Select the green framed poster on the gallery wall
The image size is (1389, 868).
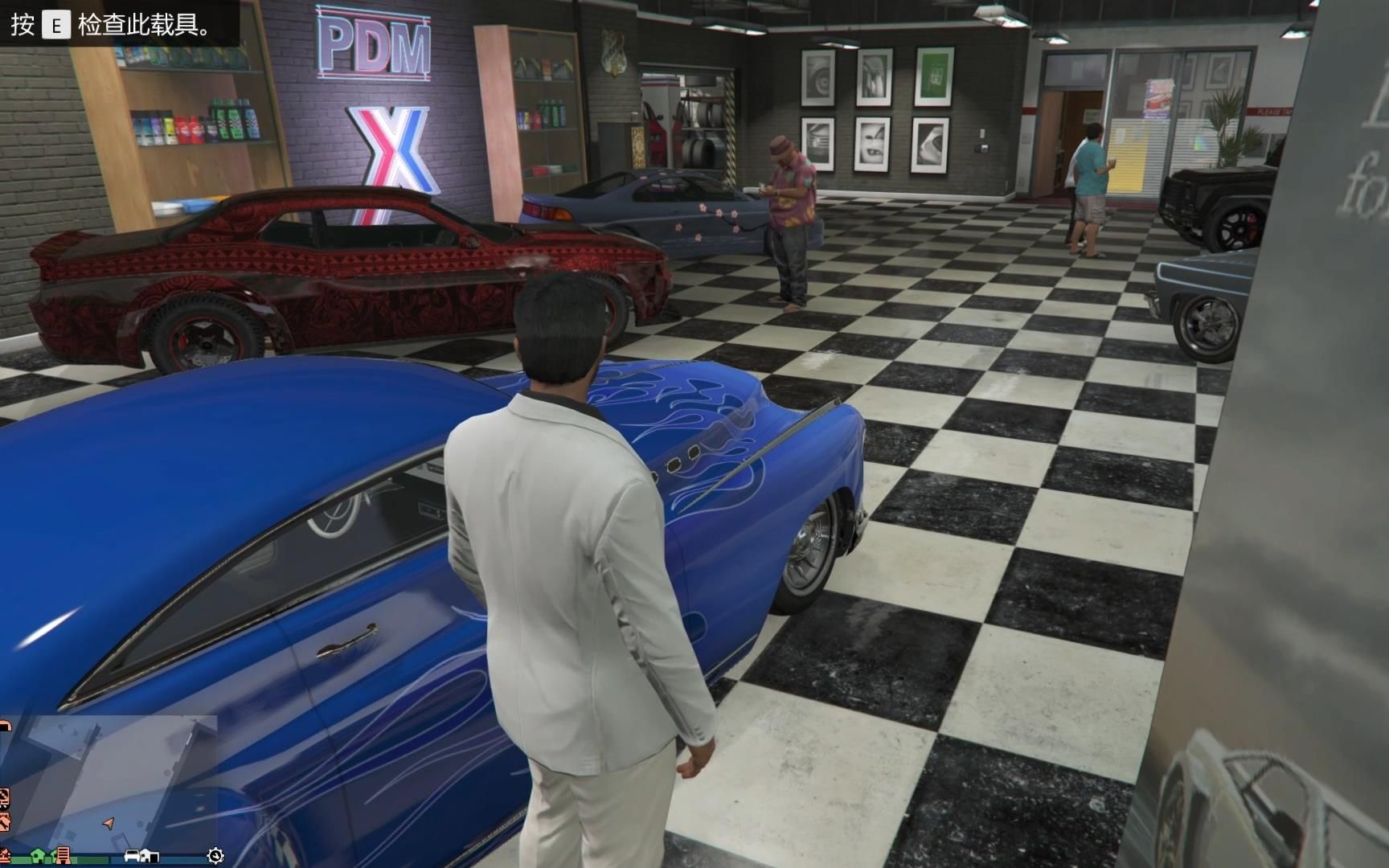(932, 76)
